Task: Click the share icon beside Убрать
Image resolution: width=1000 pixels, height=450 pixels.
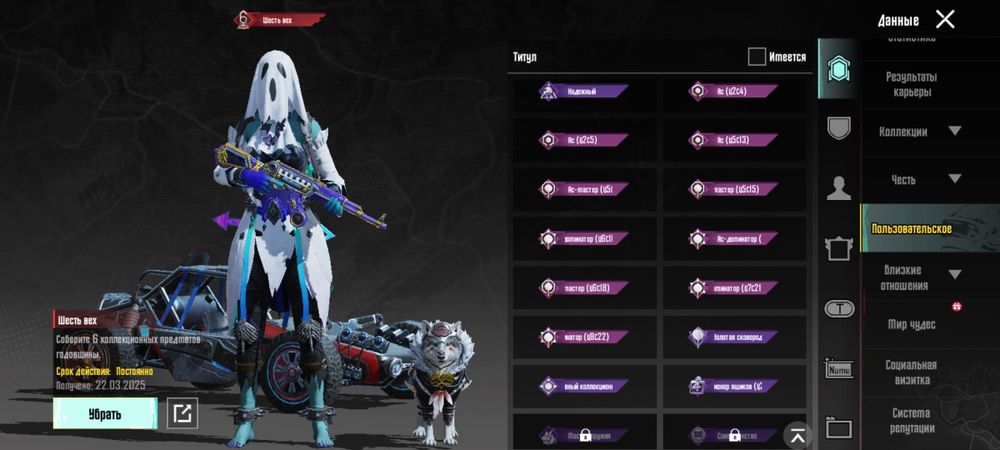Action: click(x=182, y=413)
